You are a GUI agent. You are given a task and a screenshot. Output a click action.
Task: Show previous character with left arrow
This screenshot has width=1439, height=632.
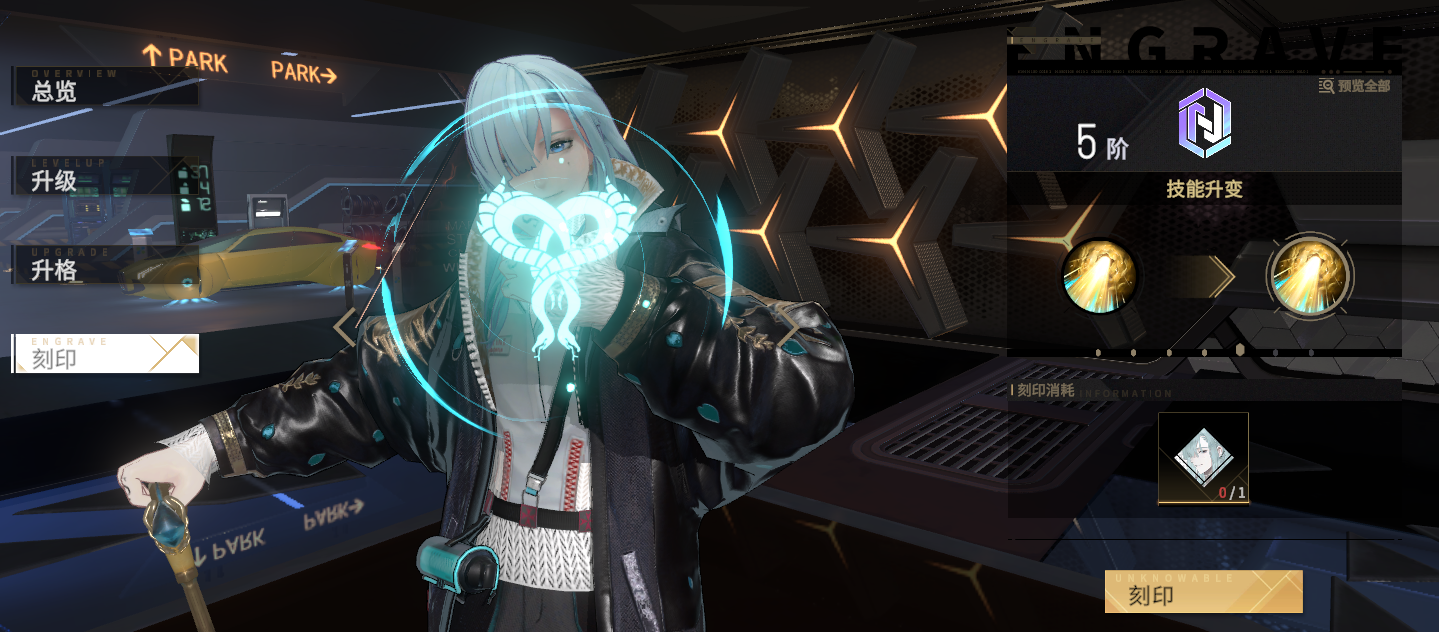click(x=345, y=327)
